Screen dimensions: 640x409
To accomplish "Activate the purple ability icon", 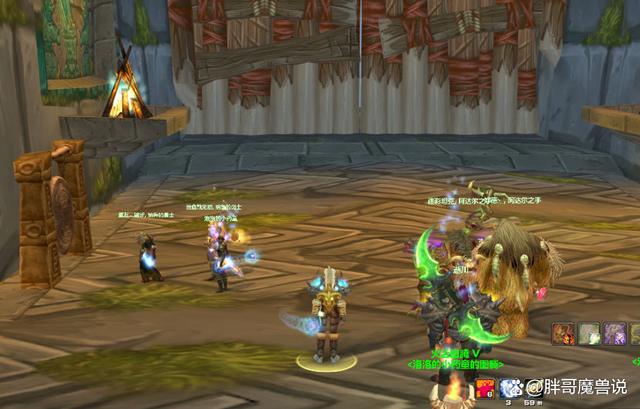I will click(x=616, y=333).
